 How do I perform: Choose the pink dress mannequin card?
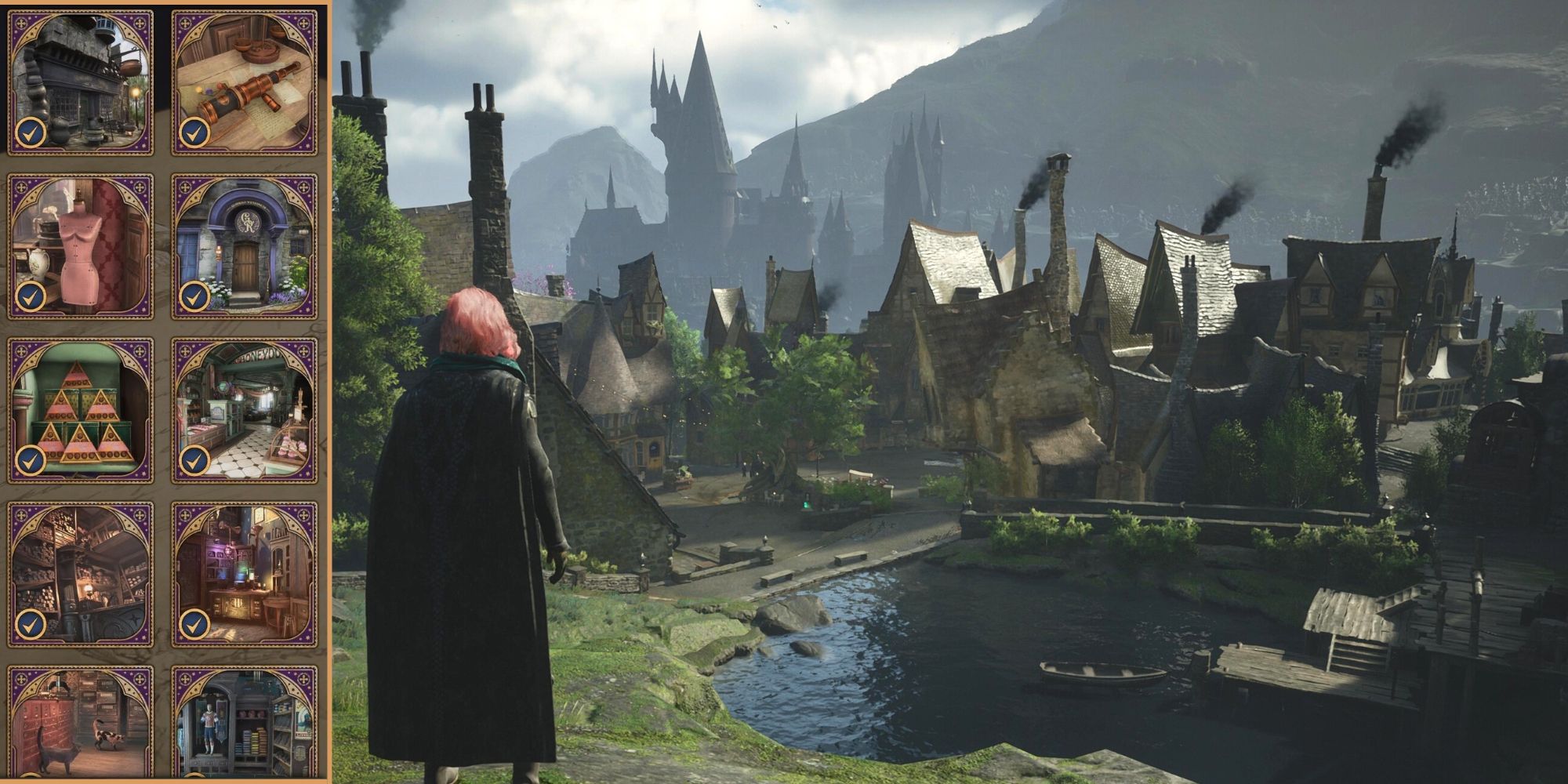click(x=80, y=246)
